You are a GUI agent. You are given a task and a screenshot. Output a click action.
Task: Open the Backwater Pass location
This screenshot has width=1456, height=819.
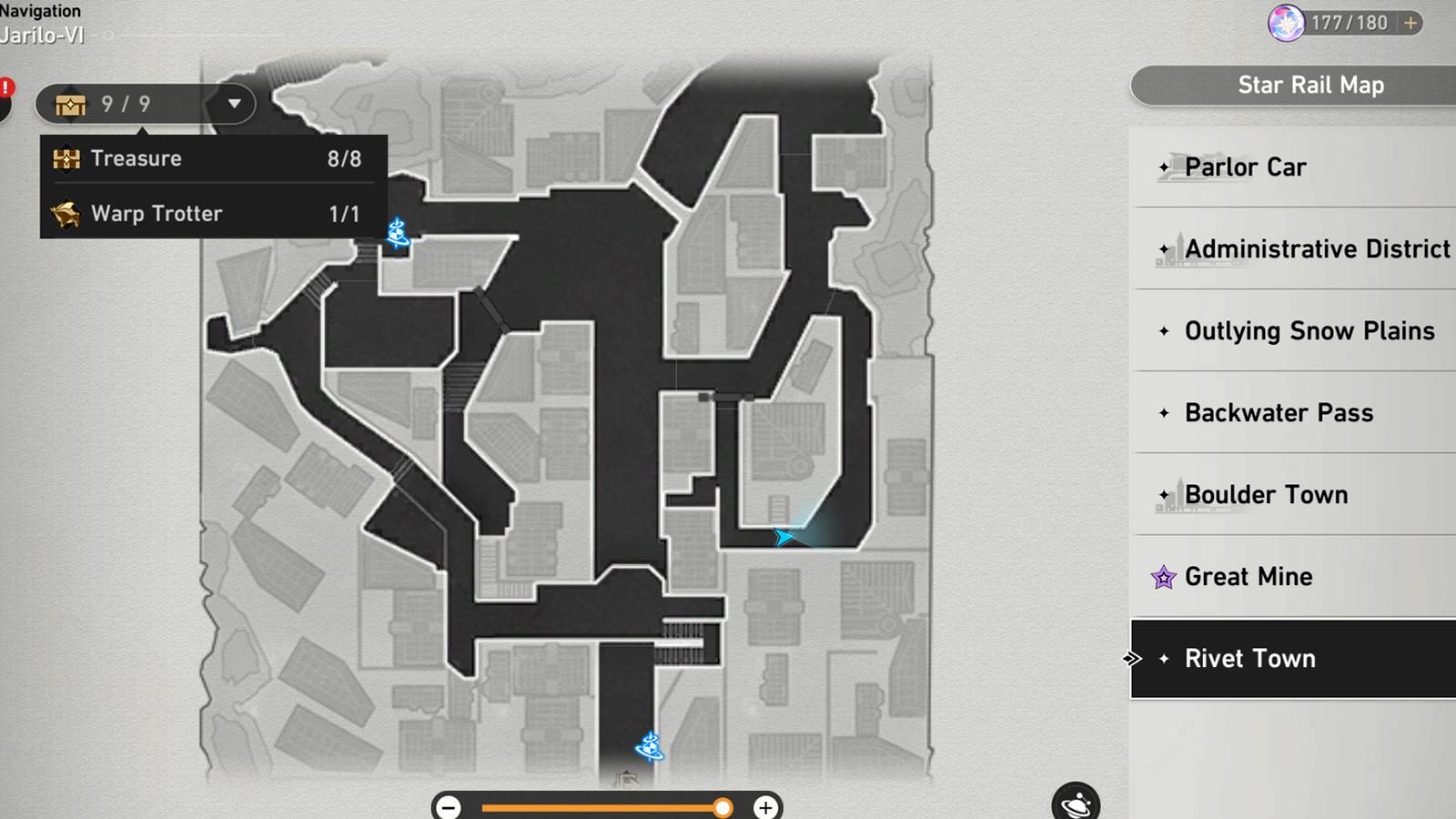(x=1279, y=412)
